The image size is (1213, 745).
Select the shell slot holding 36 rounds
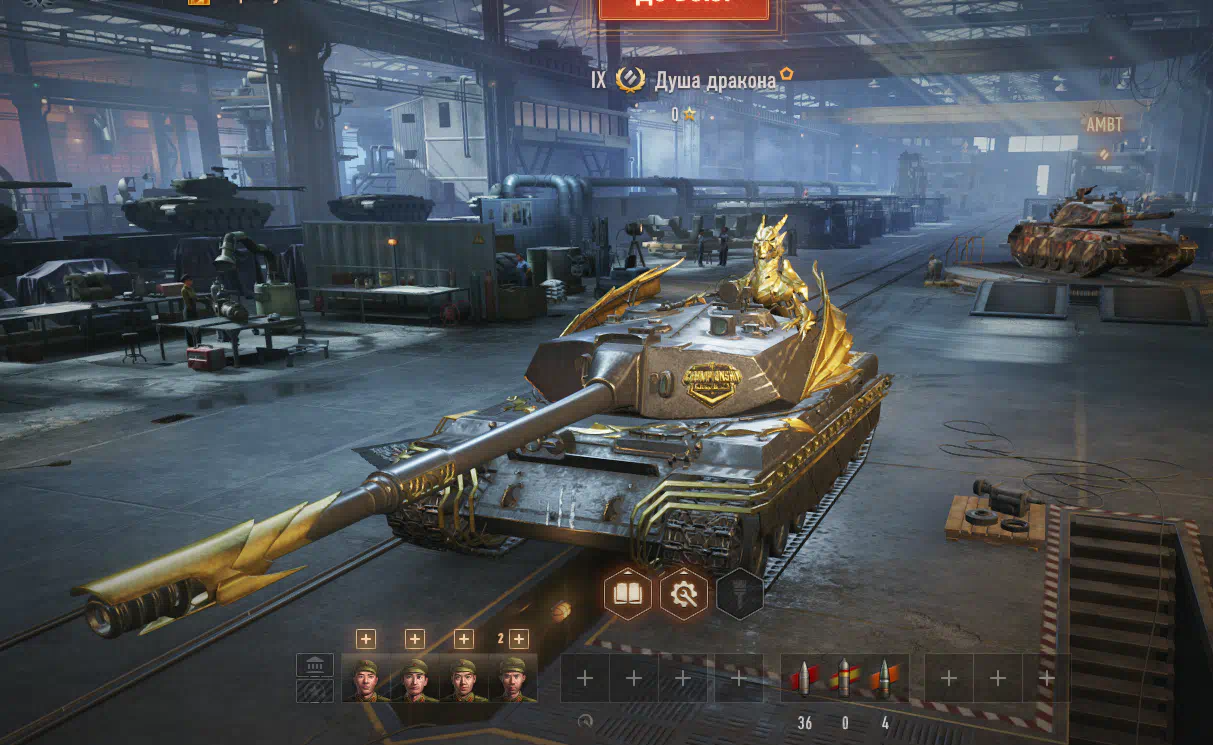click(x=805, y=679)
